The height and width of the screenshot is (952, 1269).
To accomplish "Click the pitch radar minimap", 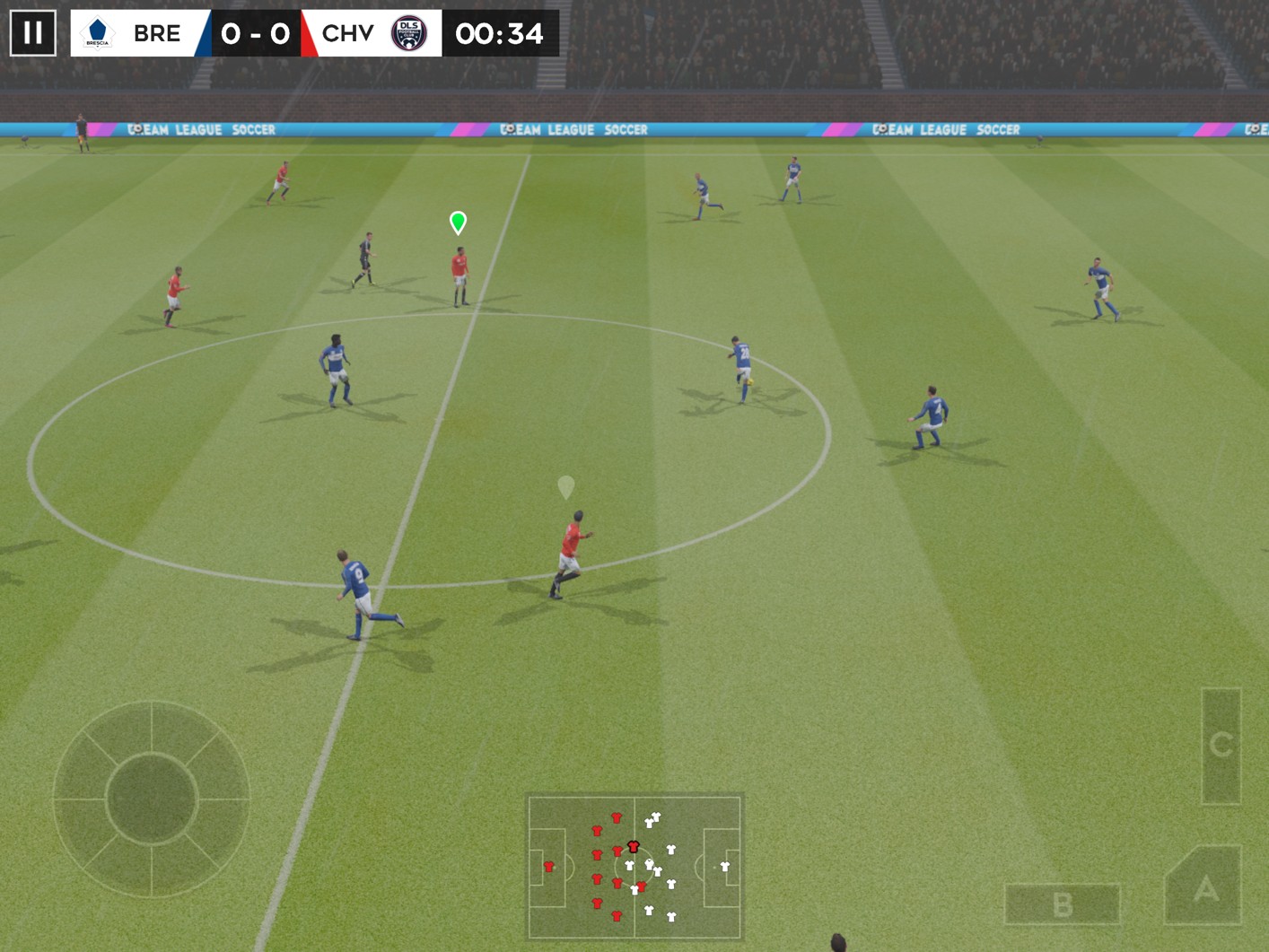I will (634, 866).
